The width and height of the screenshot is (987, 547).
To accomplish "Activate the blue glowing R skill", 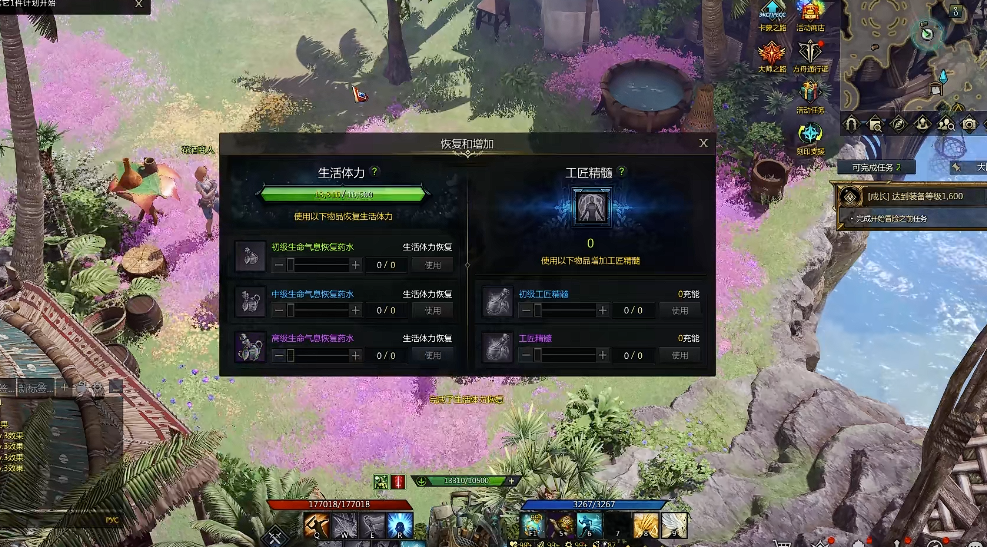I will pyautogui.click(x=399, y=524).
